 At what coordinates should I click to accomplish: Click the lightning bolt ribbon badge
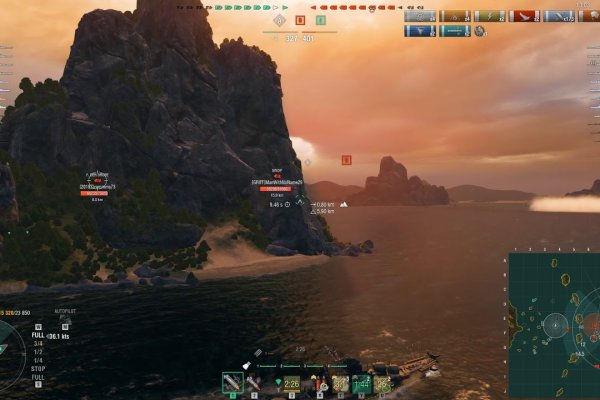click(x=489, y=16)
